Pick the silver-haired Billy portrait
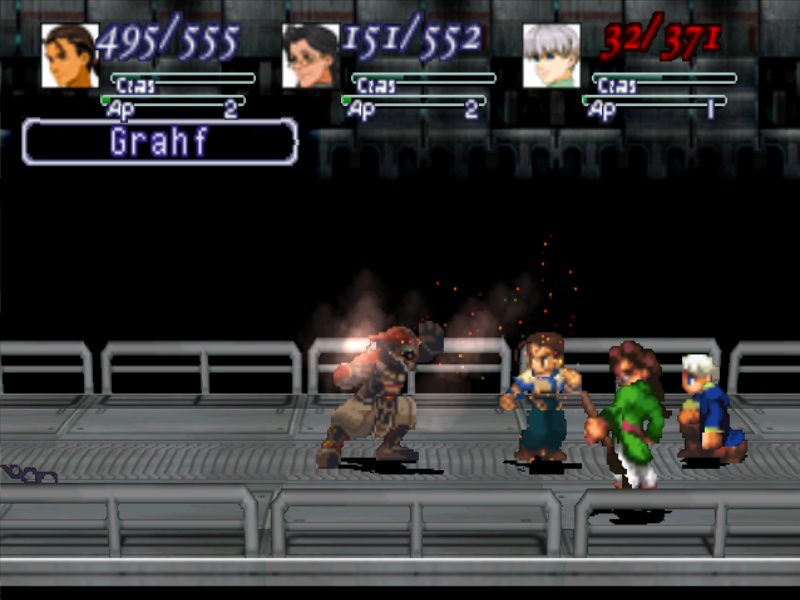Viewport: 800px width, 600px height. [552, 56]
